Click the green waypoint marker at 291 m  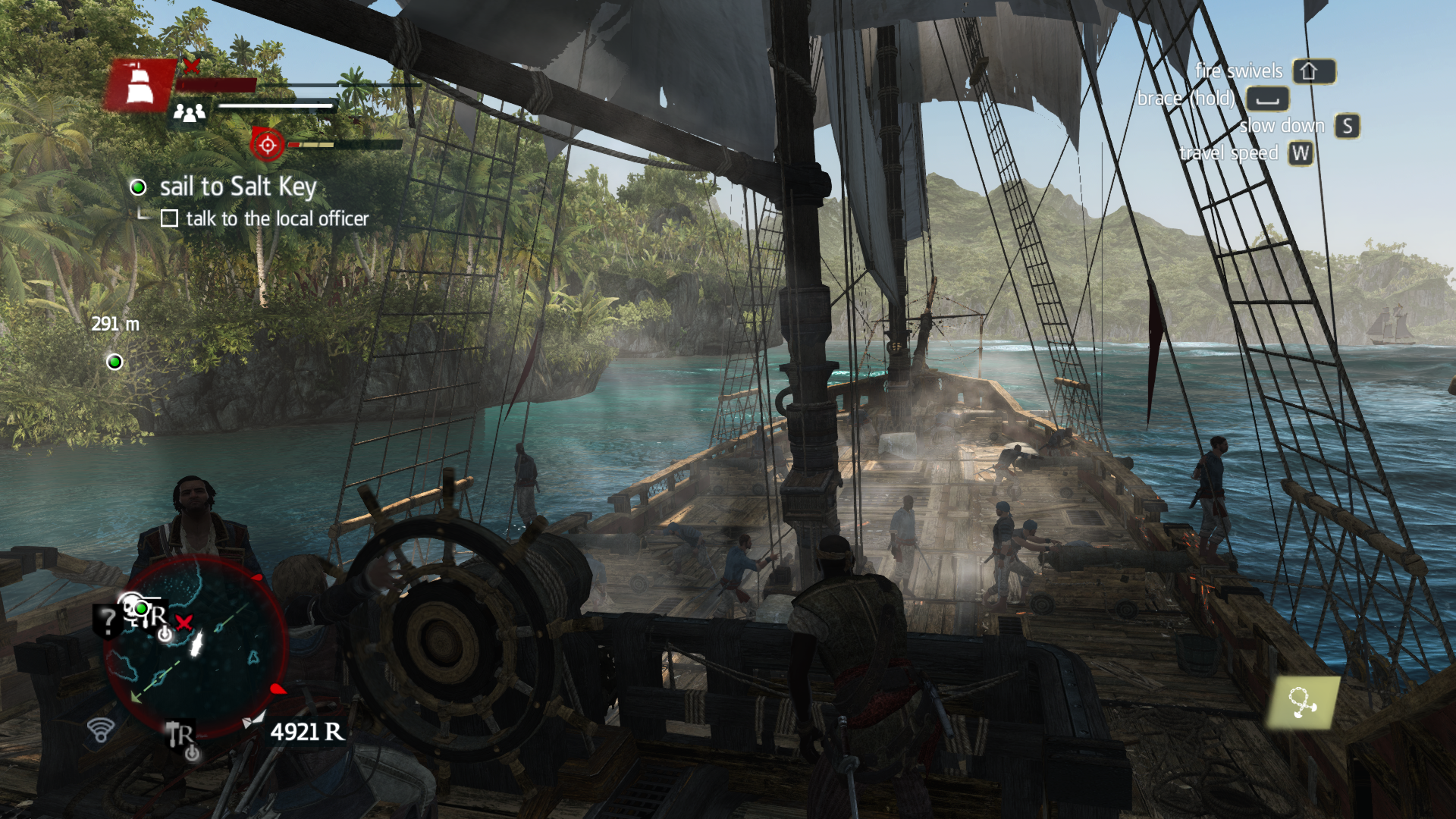tap(115, 362)
